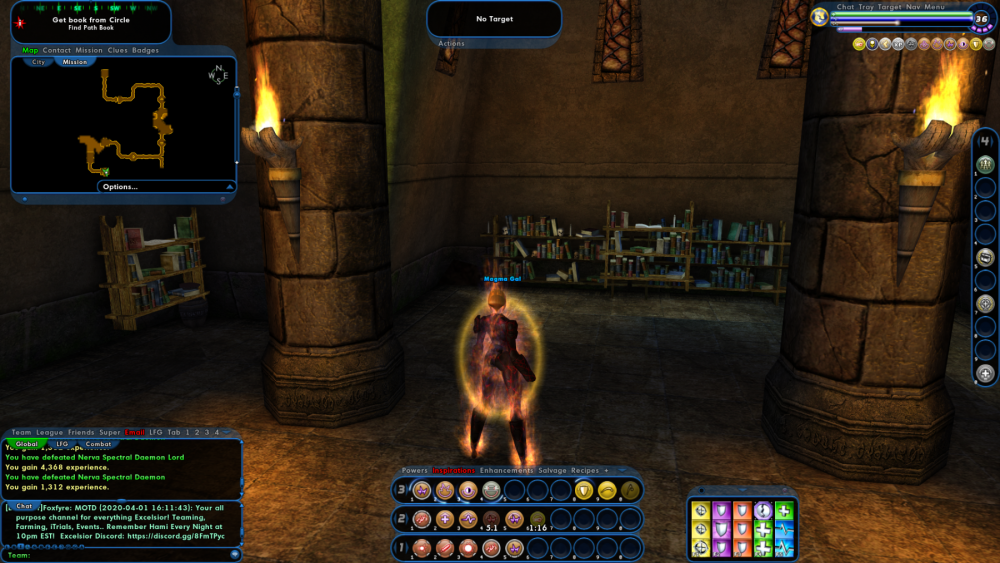Open the Email window
Viewport: 1000px width, 563px height.
coord(135,432)
